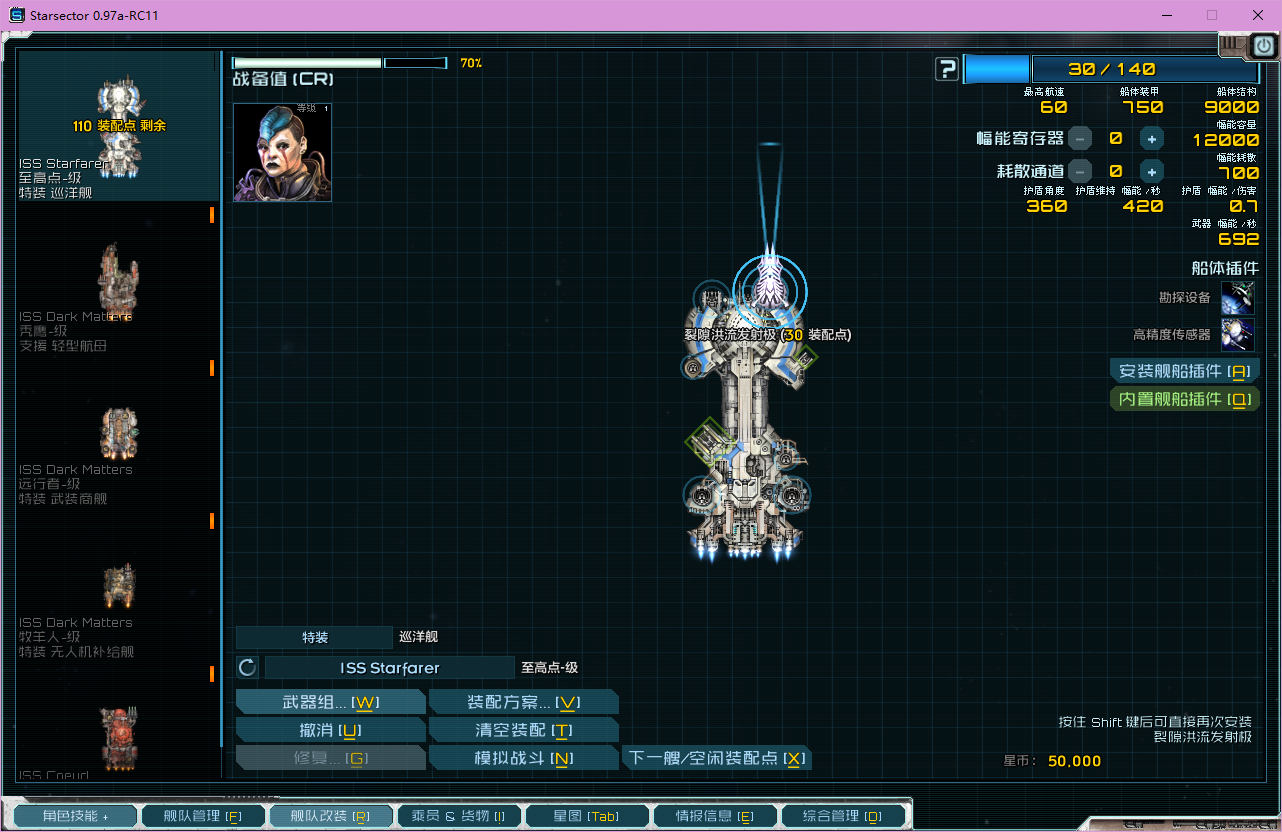
Task: Decrease 耗散通道 flux vents by one
Action: tap(1080, 171)
